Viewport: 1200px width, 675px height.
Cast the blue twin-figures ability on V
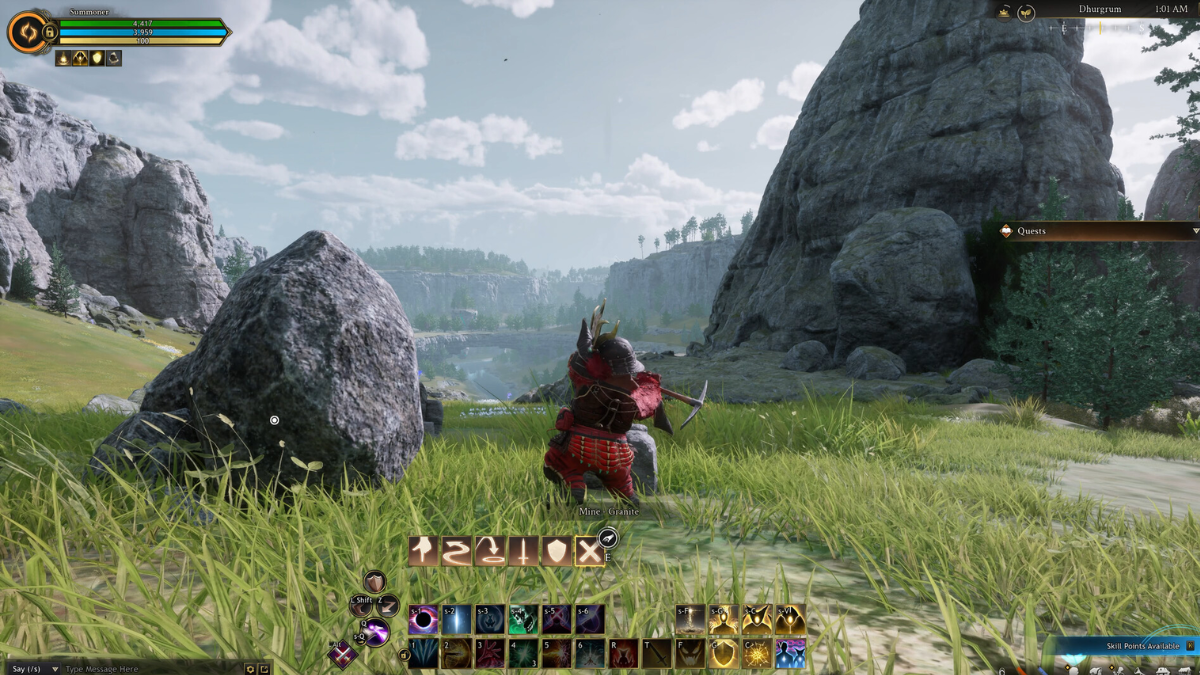click(x=790, y=654)
